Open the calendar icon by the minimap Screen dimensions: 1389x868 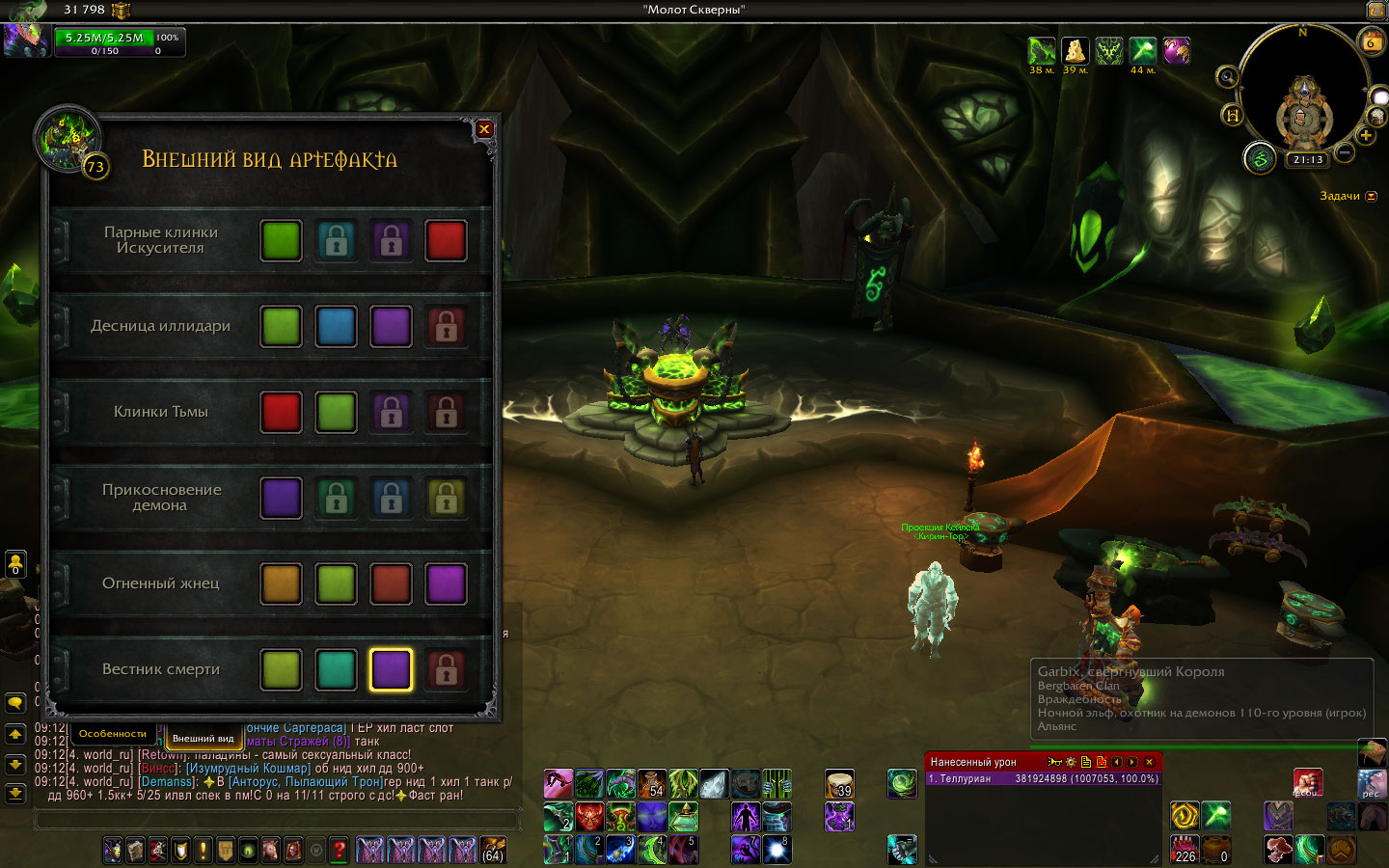(x=1370, y=41)
